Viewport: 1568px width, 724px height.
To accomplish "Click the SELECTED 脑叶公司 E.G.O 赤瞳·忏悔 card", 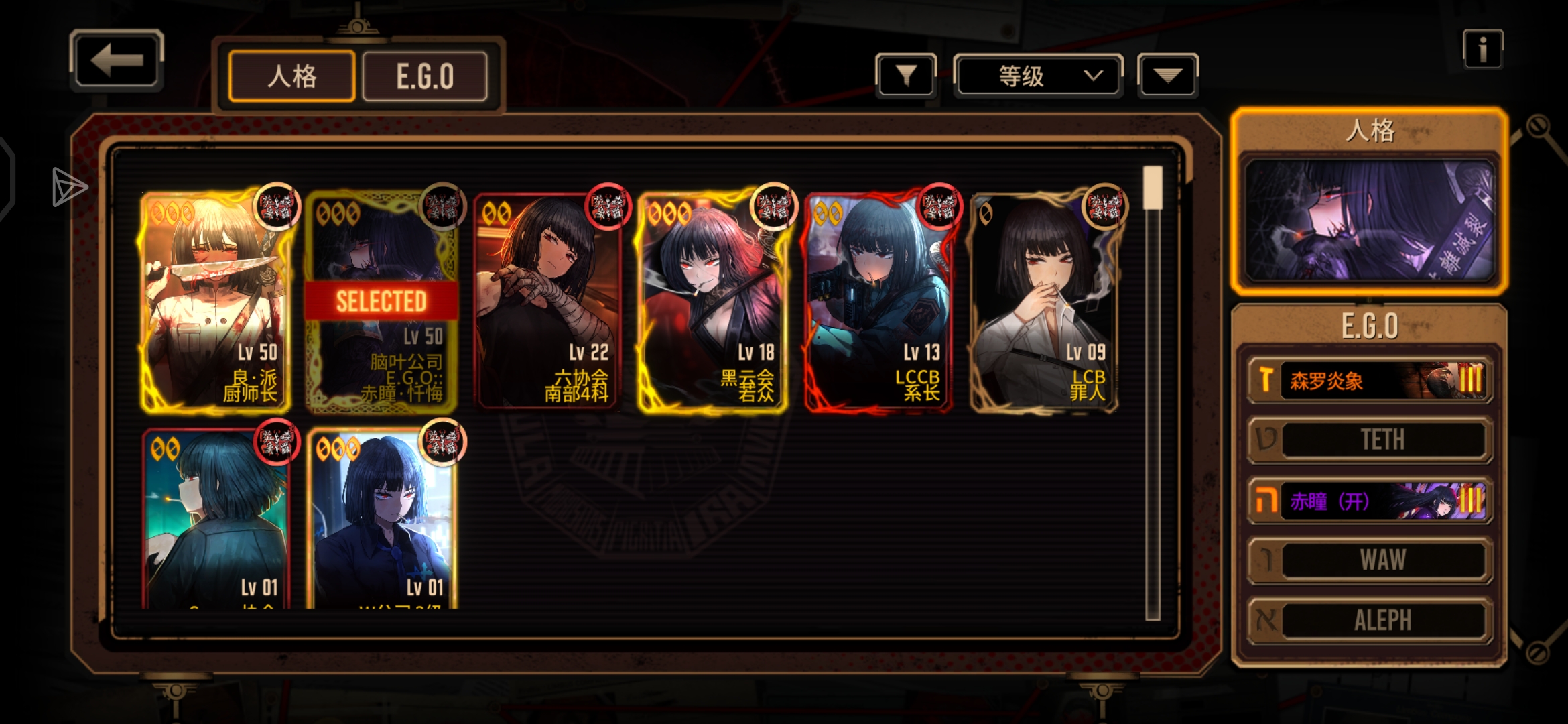I will 381,302.
